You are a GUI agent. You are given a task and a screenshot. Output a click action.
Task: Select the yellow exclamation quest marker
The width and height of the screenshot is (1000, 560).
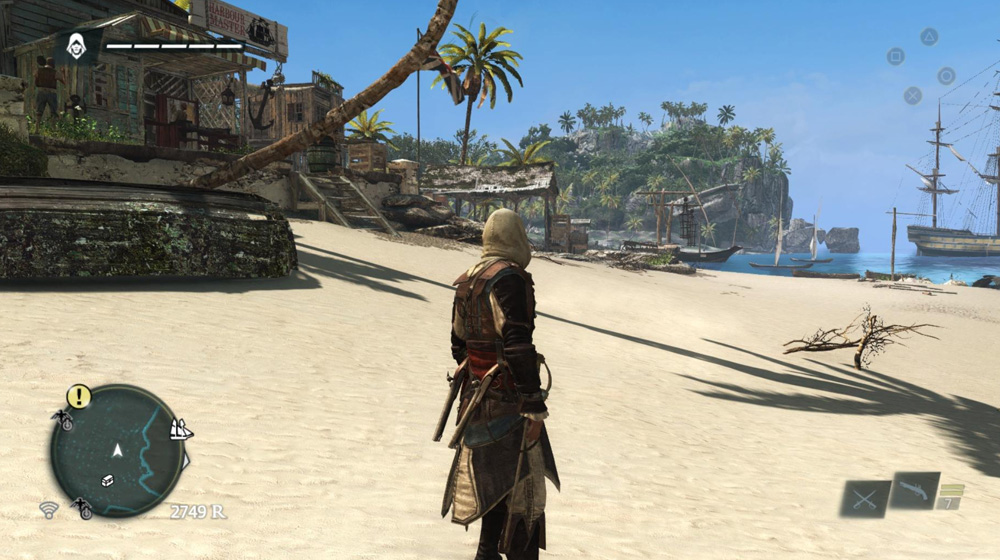tap(79, 397)
